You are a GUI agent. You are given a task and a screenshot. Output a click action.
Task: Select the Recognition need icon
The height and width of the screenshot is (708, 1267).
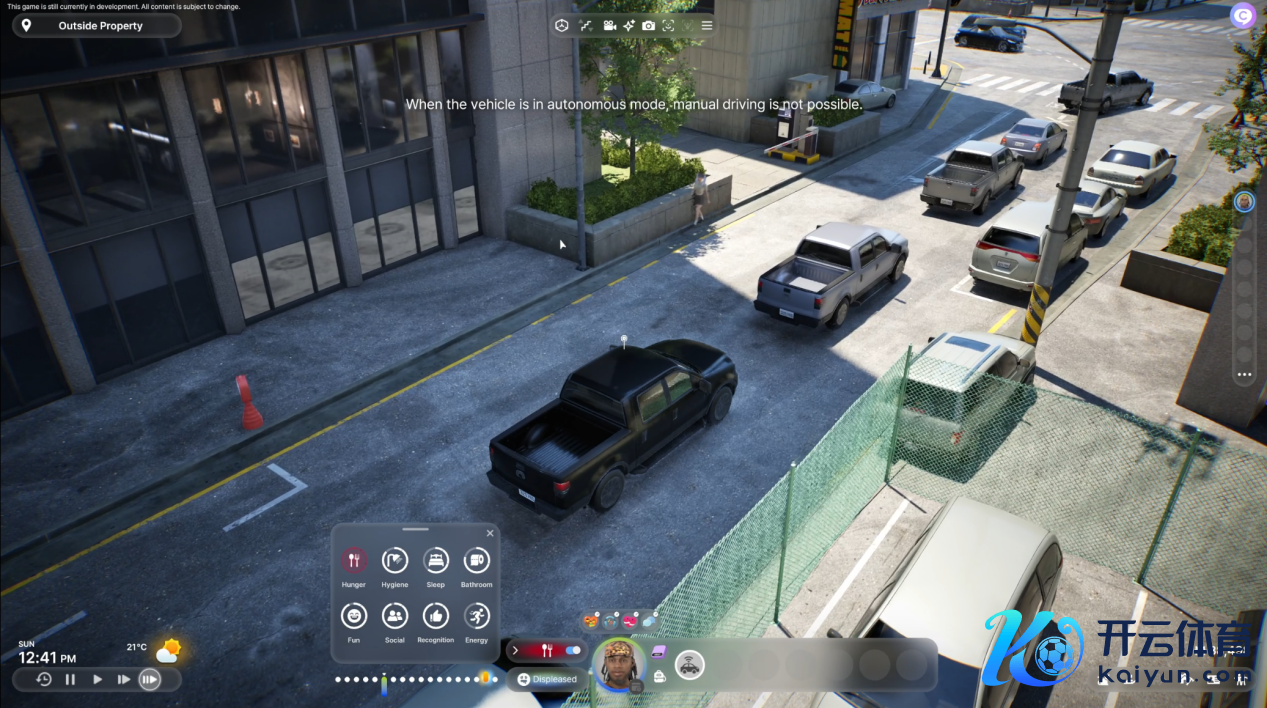(x=436, y=616)
